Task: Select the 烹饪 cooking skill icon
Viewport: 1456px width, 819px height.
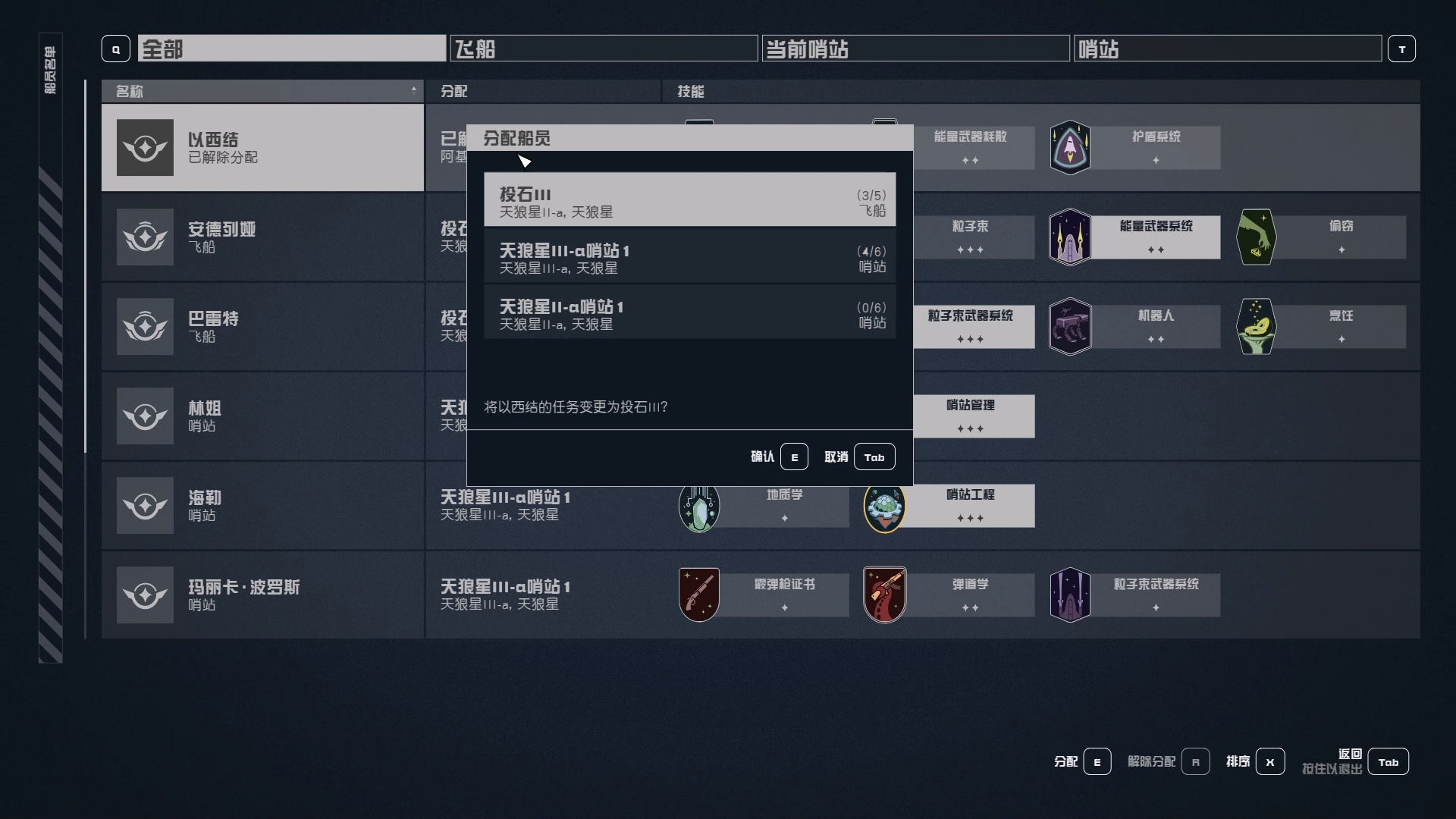Action: click(x=1256, y=326)
